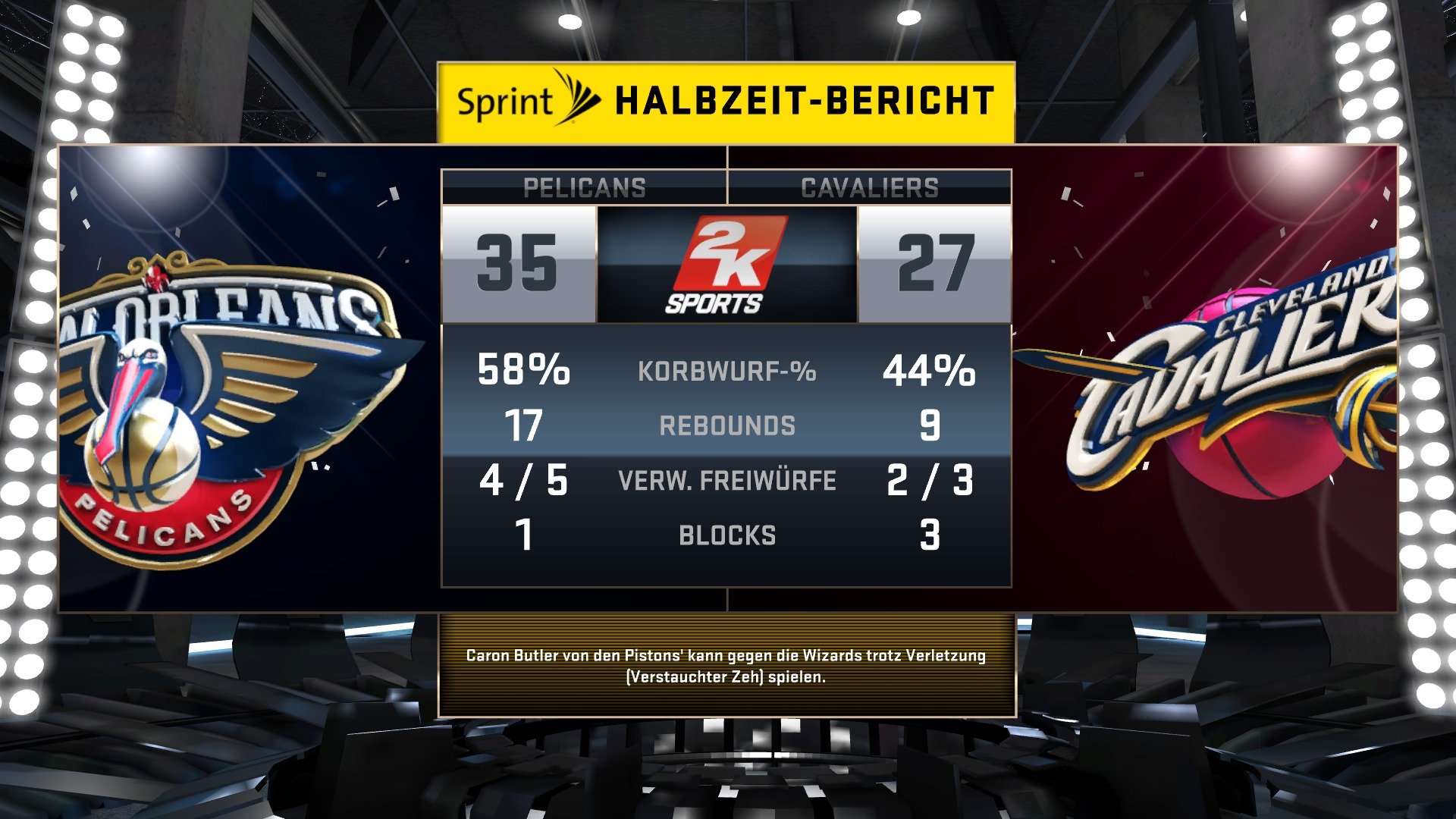
Task: Expand the VERW. FREIWÜRFE stat row
Action: pyautogui.click(x=728, y=480)
